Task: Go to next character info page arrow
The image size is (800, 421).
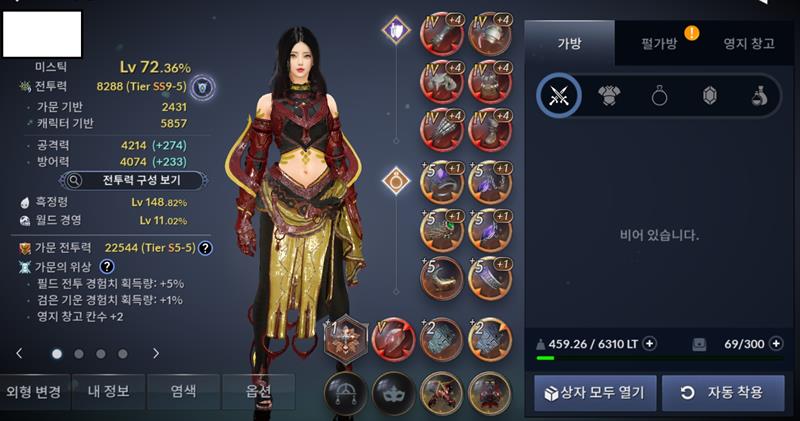Action: point(156,353)
